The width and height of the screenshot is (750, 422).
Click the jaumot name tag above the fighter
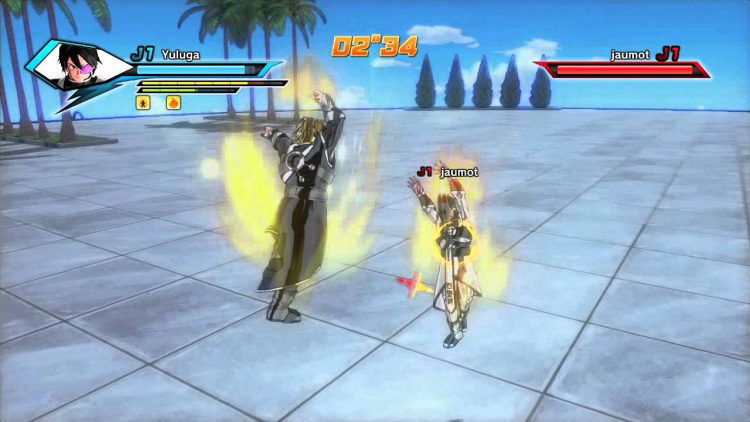pos(458,172)
